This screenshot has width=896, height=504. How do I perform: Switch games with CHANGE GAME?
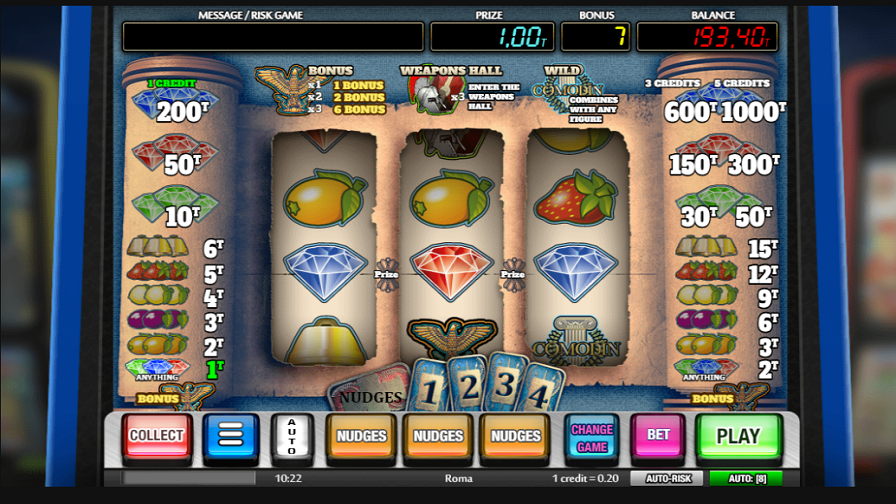(592, 438)
